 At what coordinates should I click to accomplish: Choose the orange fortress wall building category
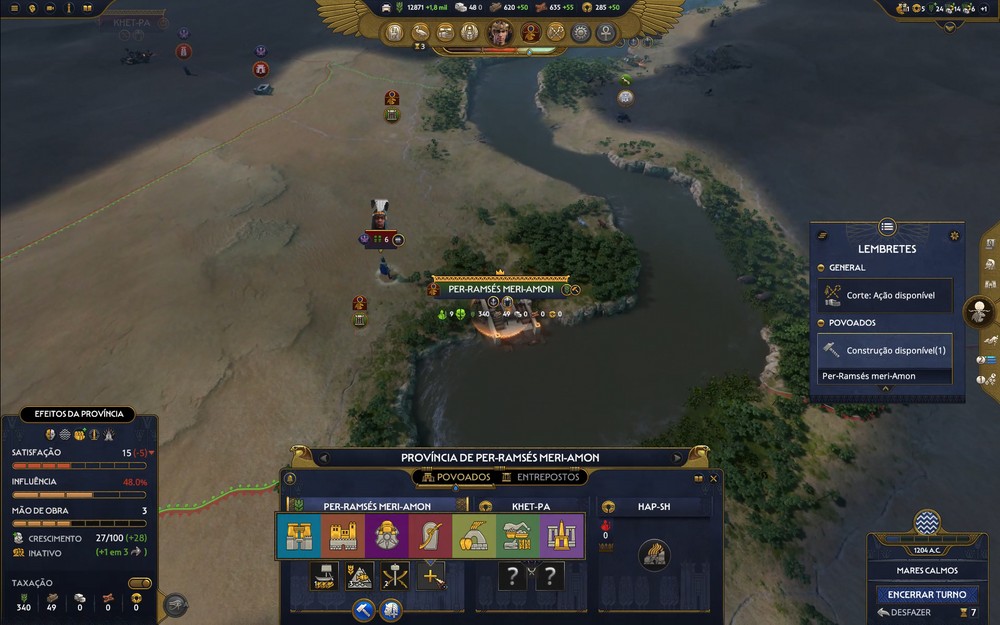tap(343, 537)
